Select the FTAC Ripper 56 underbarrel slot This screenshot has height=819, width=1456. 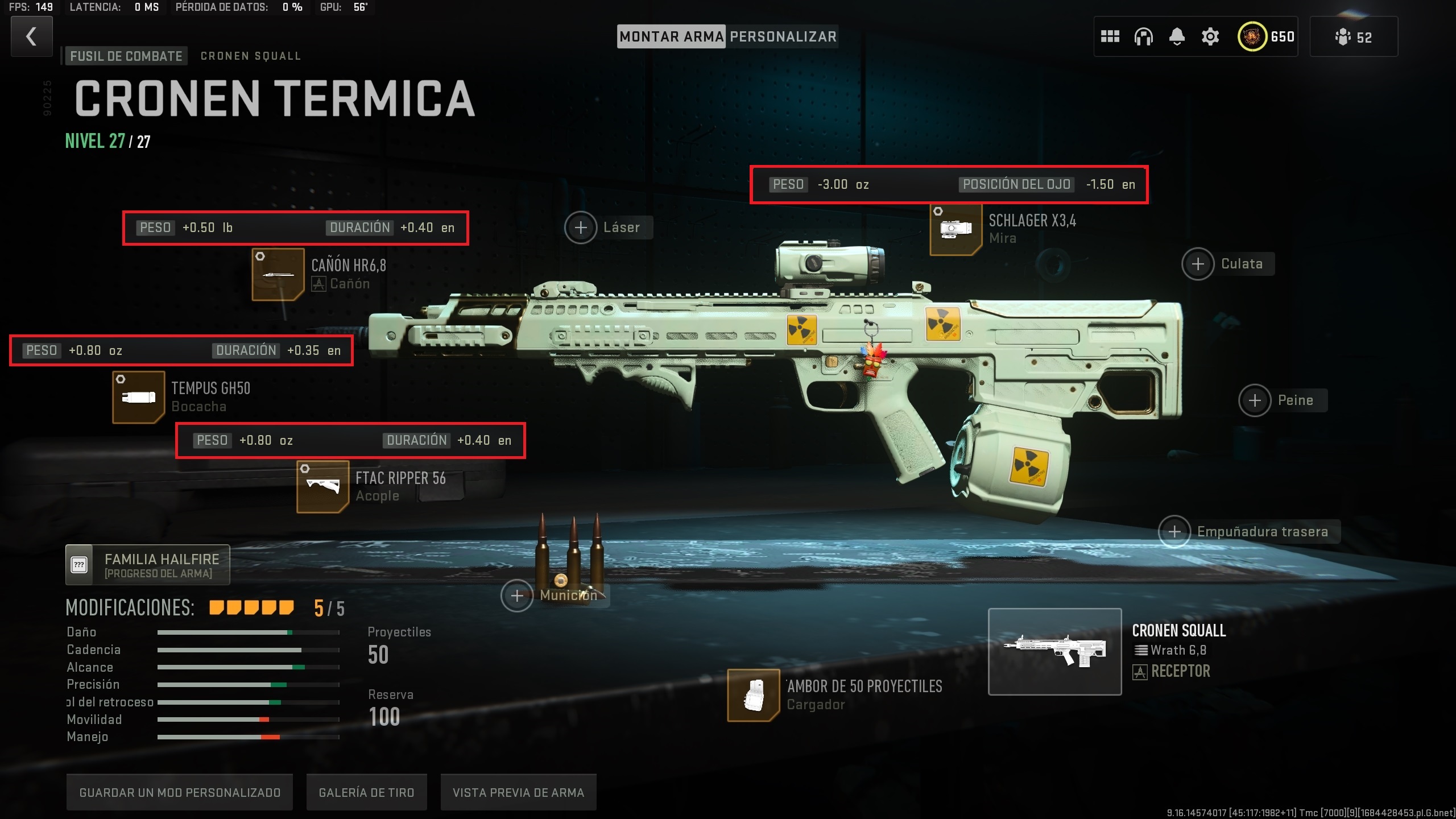[322, 487]
